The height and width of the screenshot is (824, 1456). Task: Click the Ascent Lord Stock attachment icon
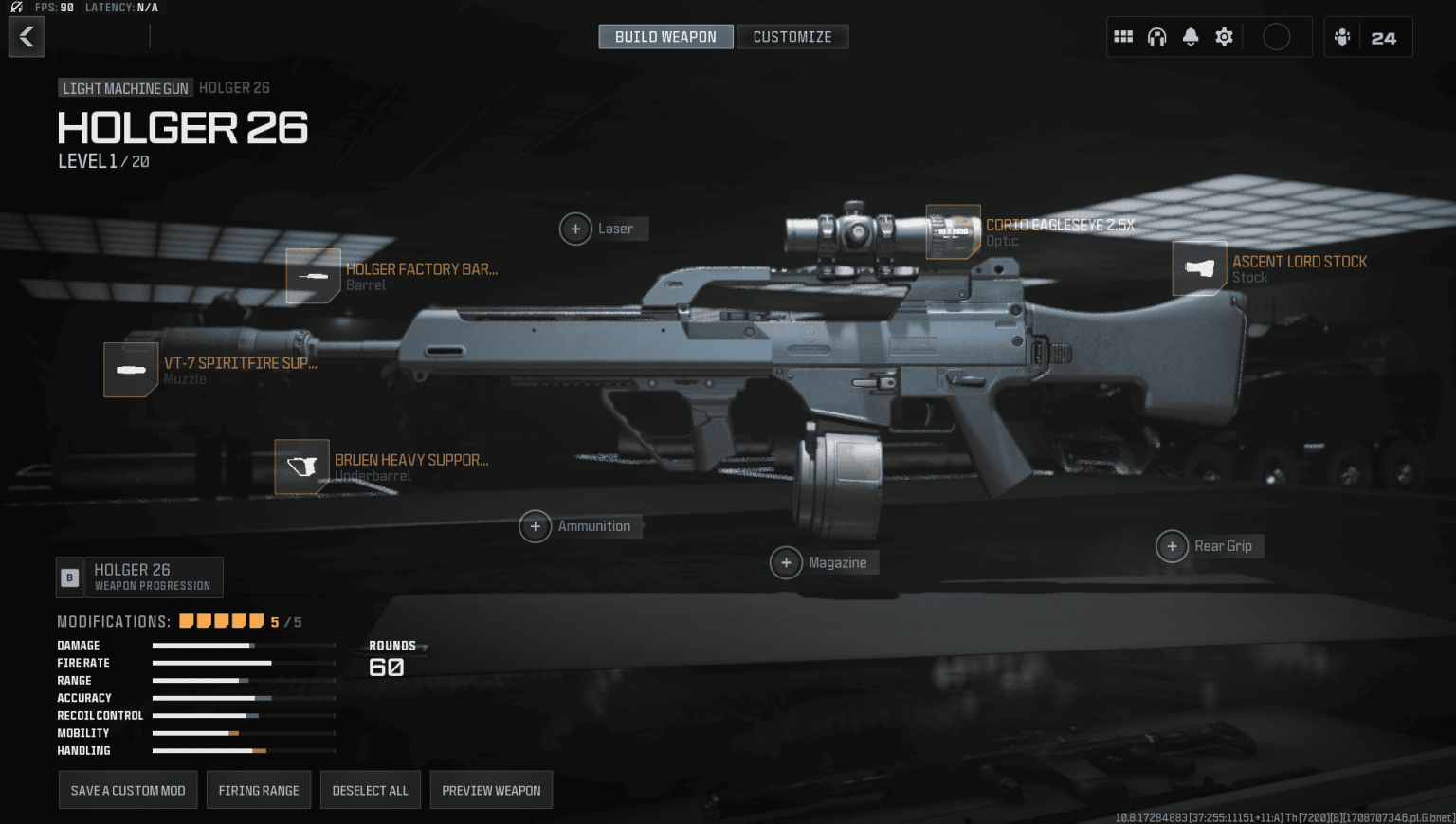coord(1200,268)
